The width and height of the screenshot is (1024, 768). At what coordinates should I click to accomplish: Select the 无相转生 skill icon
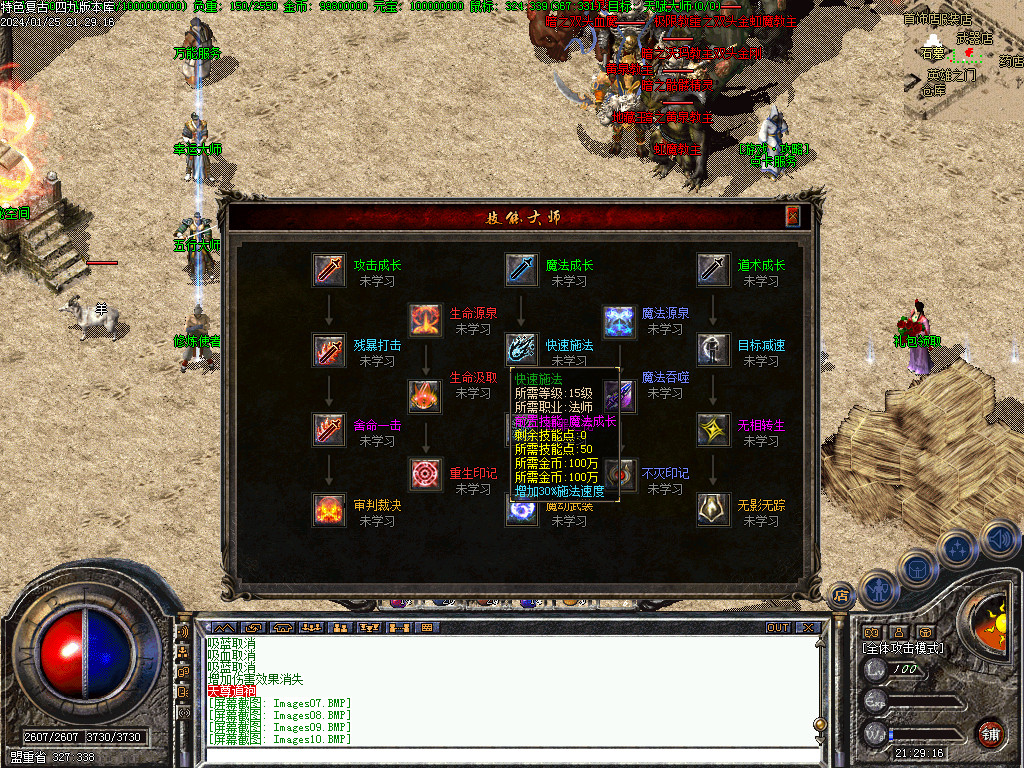coord(713,430)
